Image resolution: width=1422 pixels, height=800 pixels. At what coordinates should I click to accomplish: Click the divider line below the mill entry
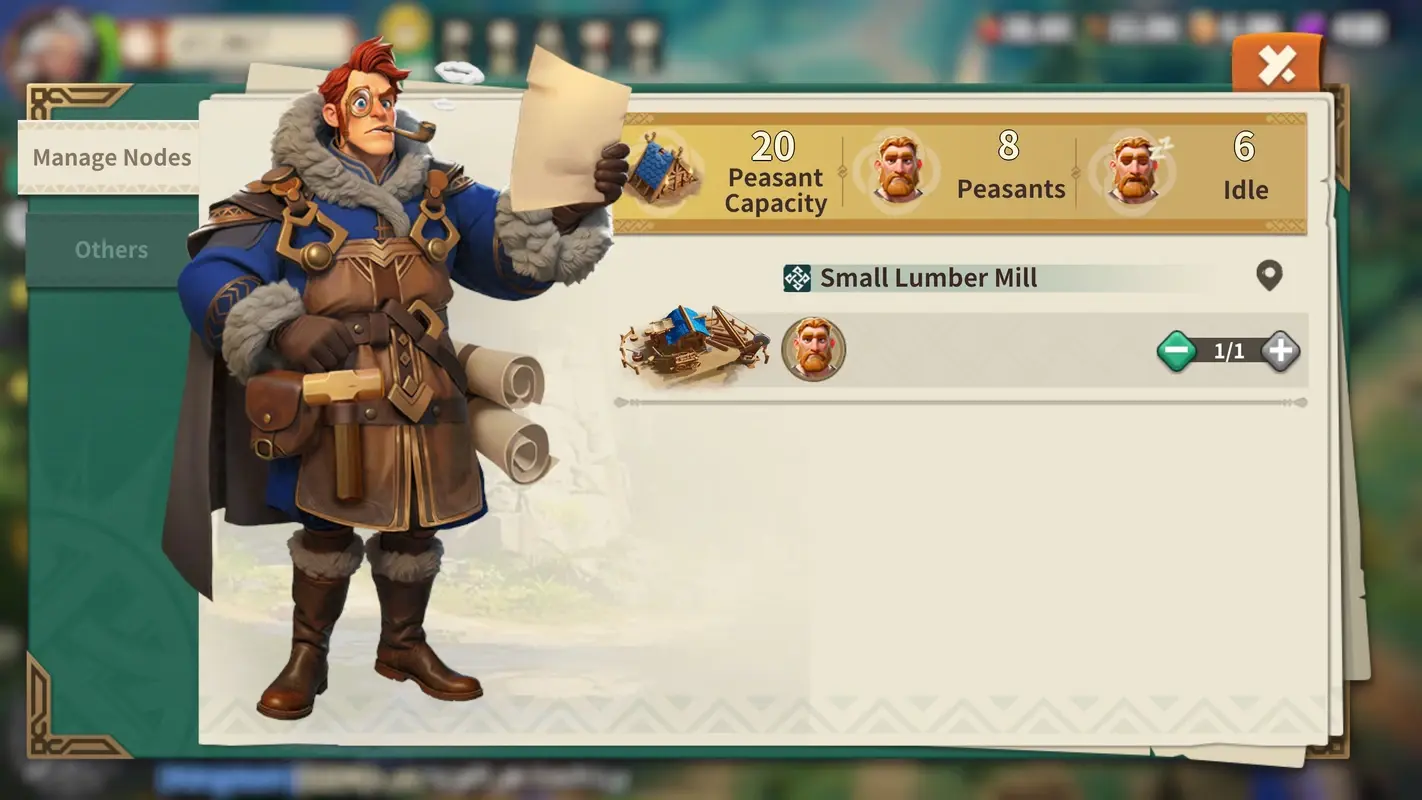pos(960,402)
